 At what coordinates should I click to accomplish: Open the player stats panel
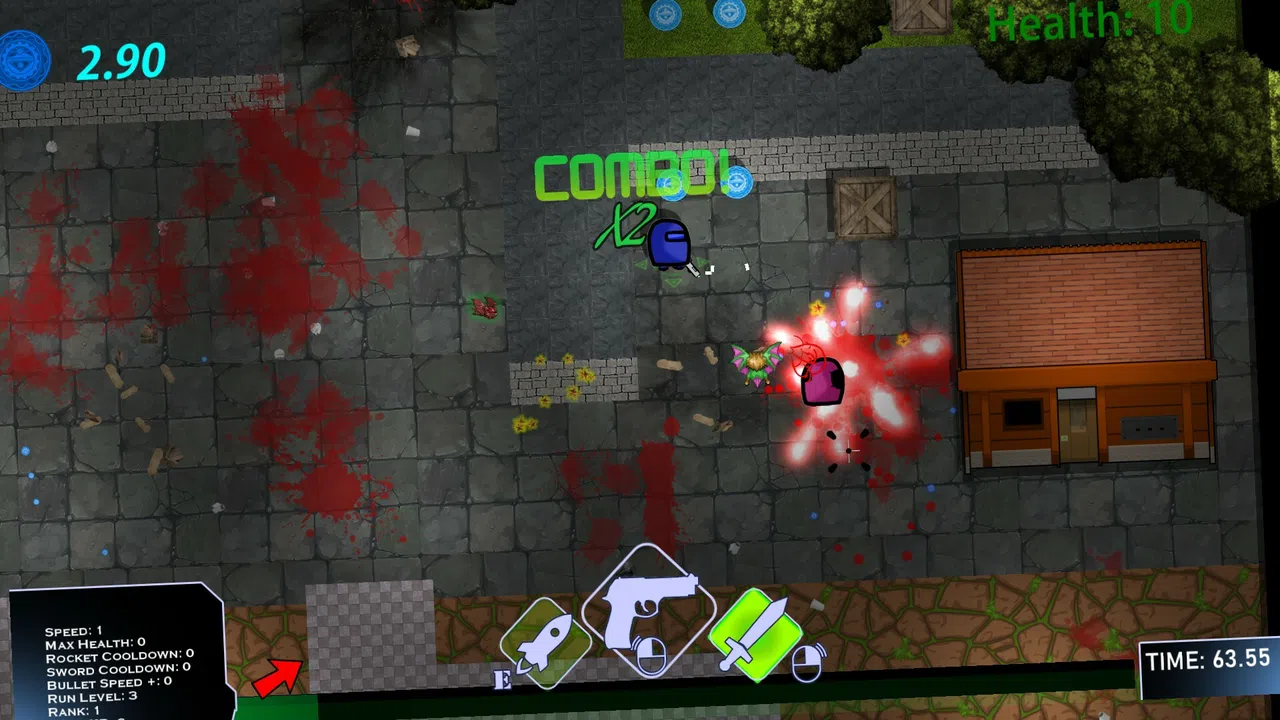(115, 655)
